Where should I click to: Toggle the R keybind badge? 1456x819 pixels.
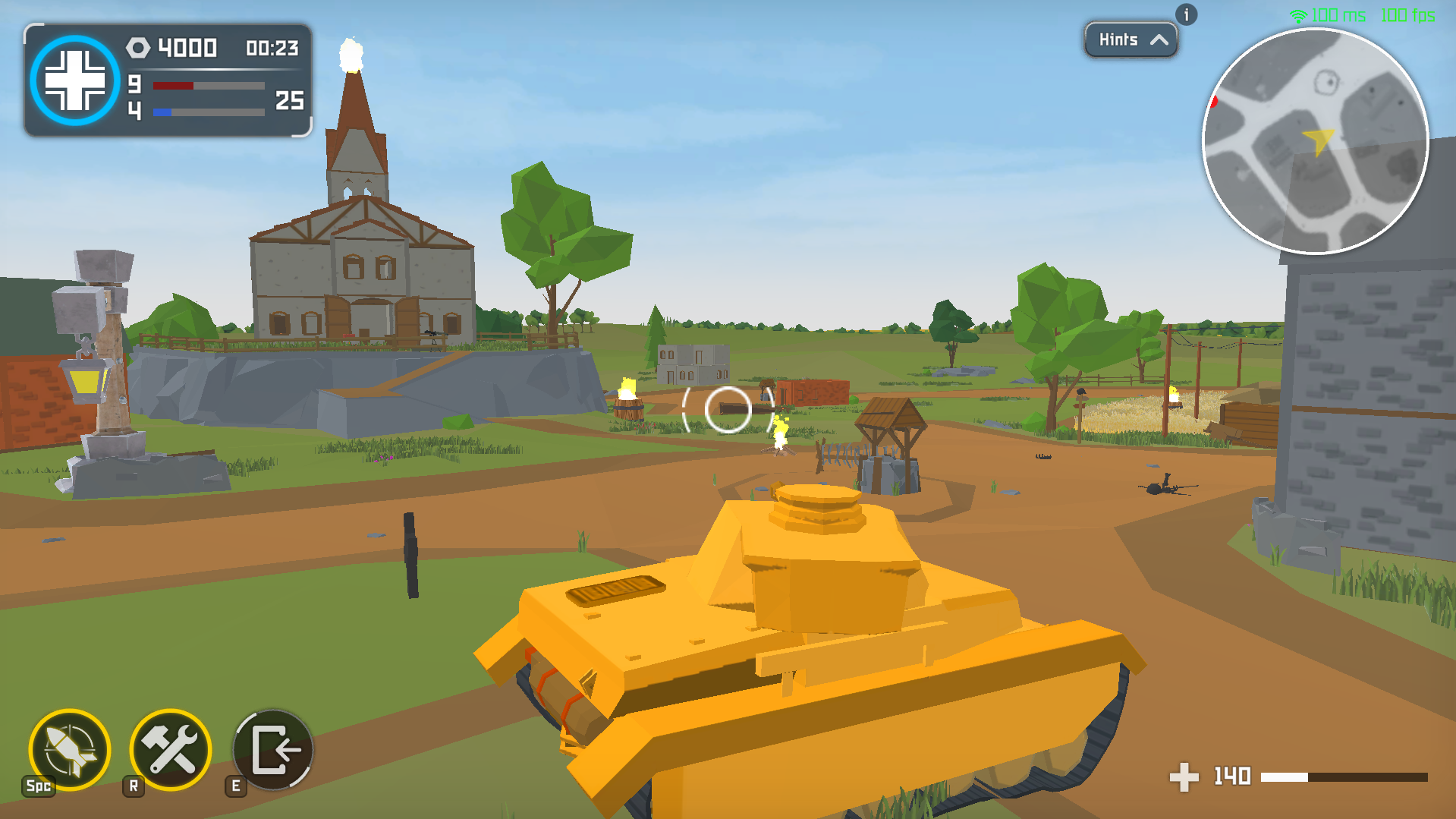134,786
